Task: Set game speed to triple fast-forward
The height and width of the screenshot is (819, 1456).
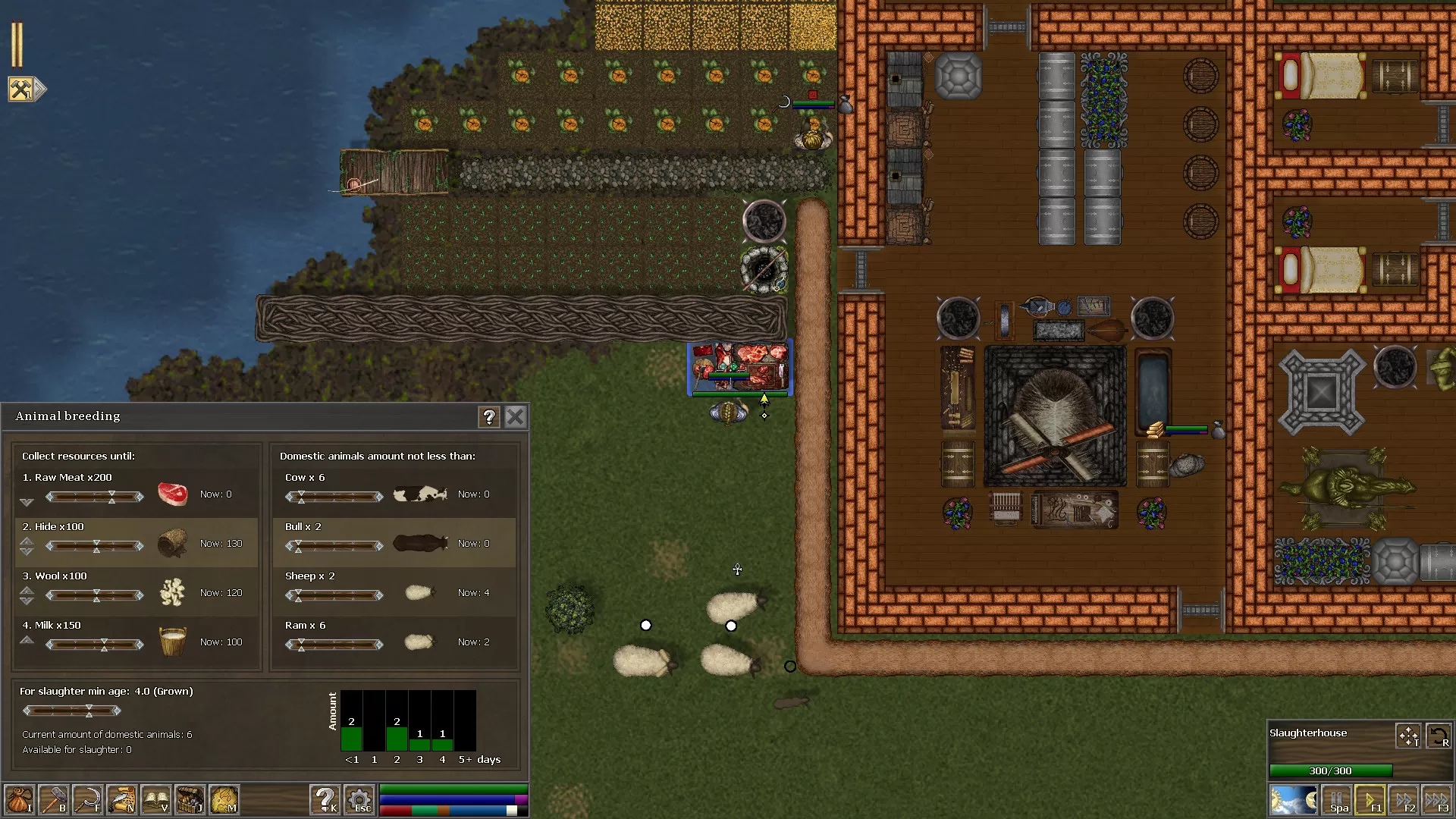Action: point(1436,800)
